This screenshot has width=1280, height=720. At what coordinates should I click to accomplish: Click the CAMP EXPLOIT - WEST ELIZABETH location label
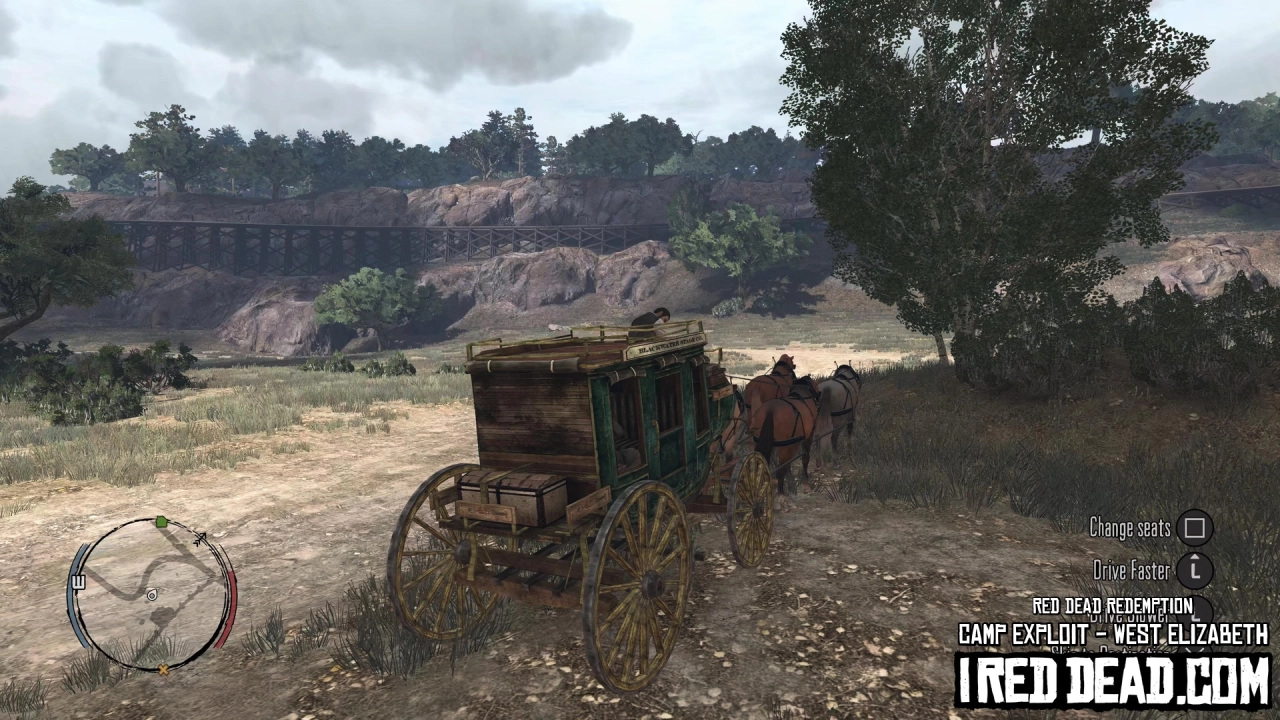(x=1113, y=632)
